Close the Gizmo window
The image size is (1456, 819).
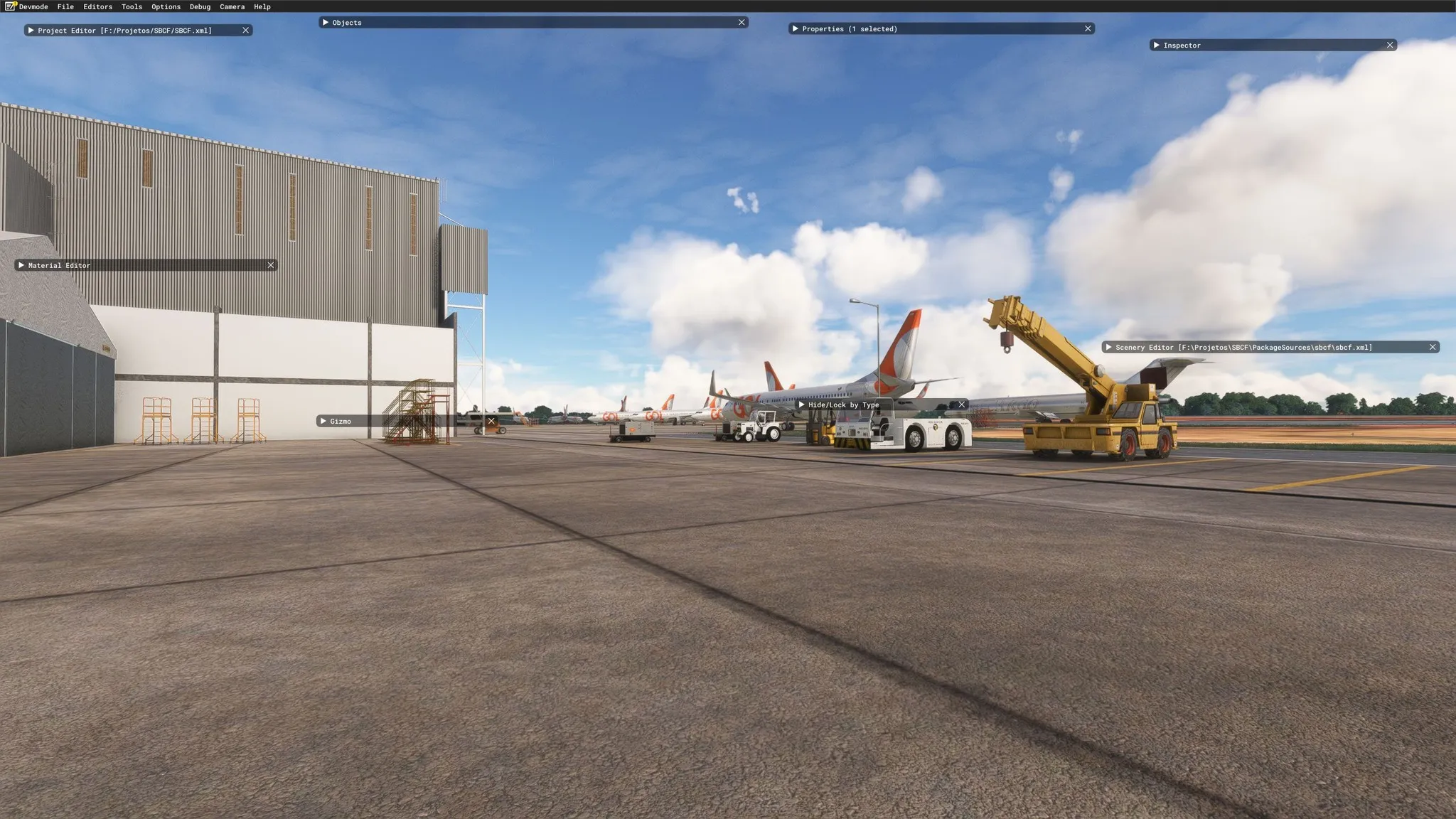pyautogui.click(x=491, y=422)
